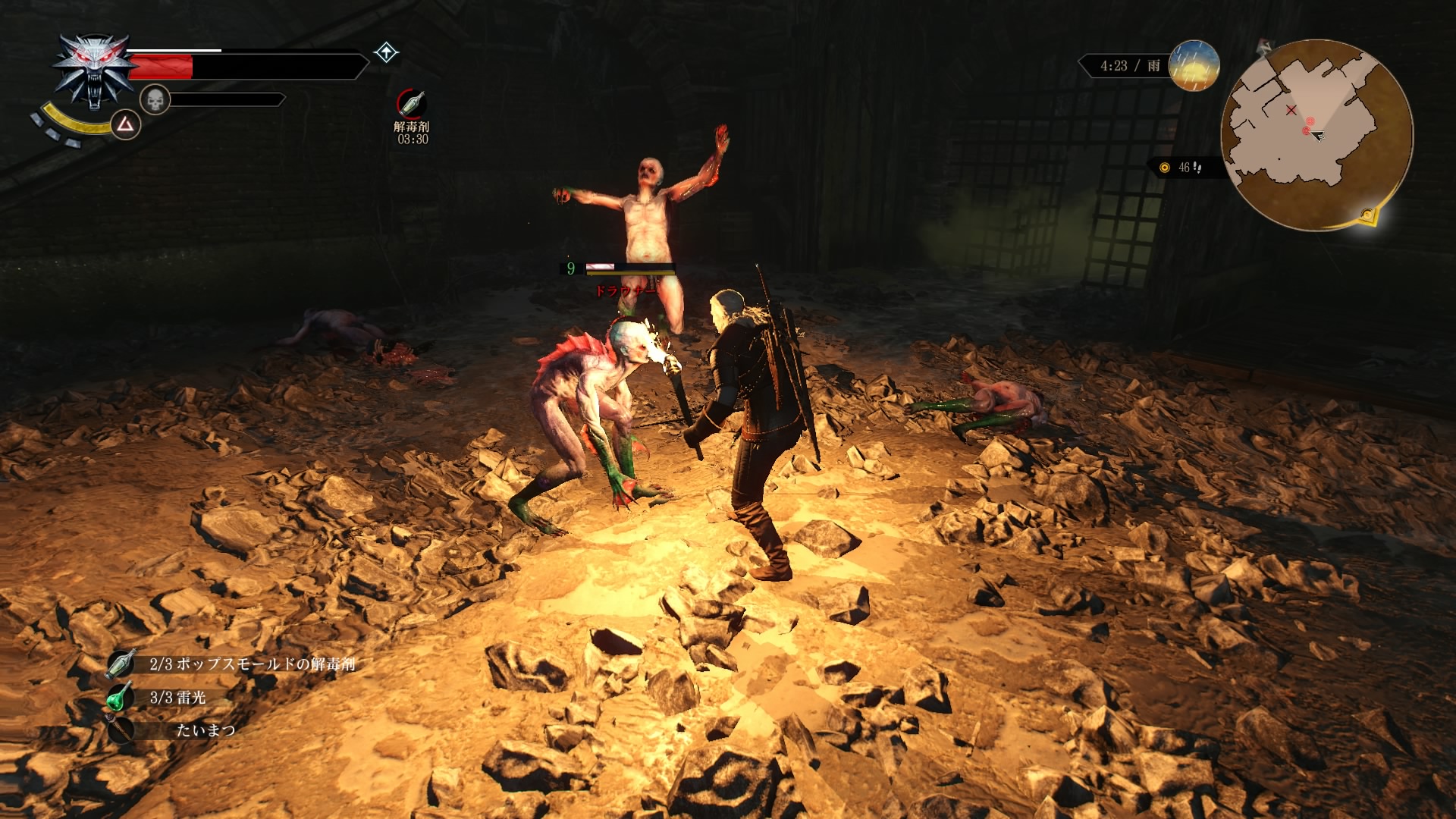Select the torch quick slot
The image size is (1456, 819).
(x=120, y=730)
